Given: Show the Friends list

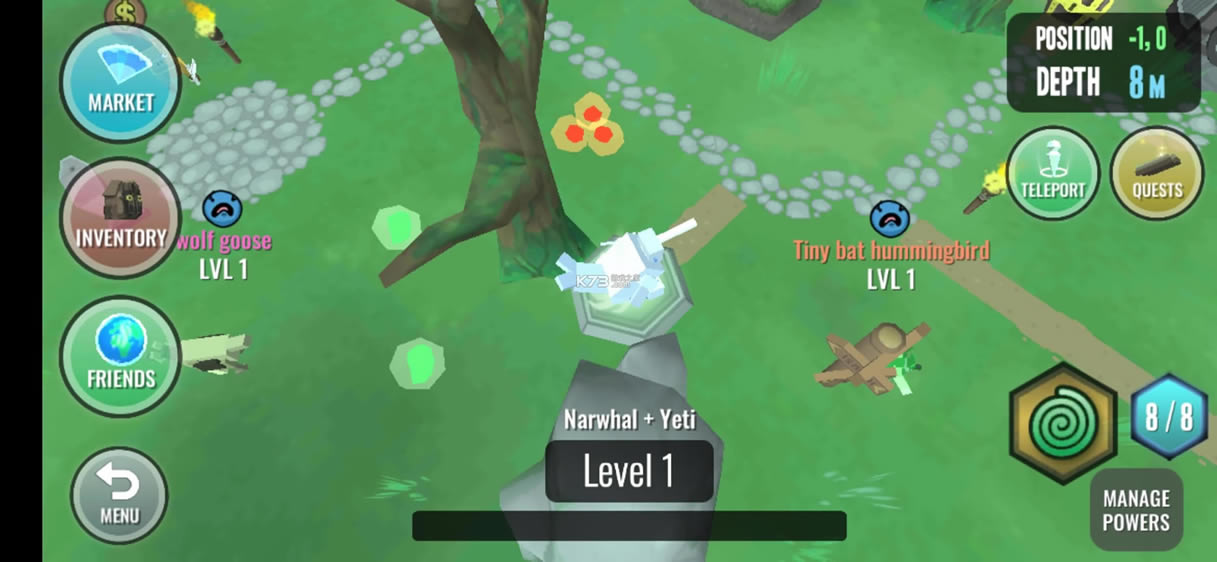Looking at the screenshot, I should point(120,356).
